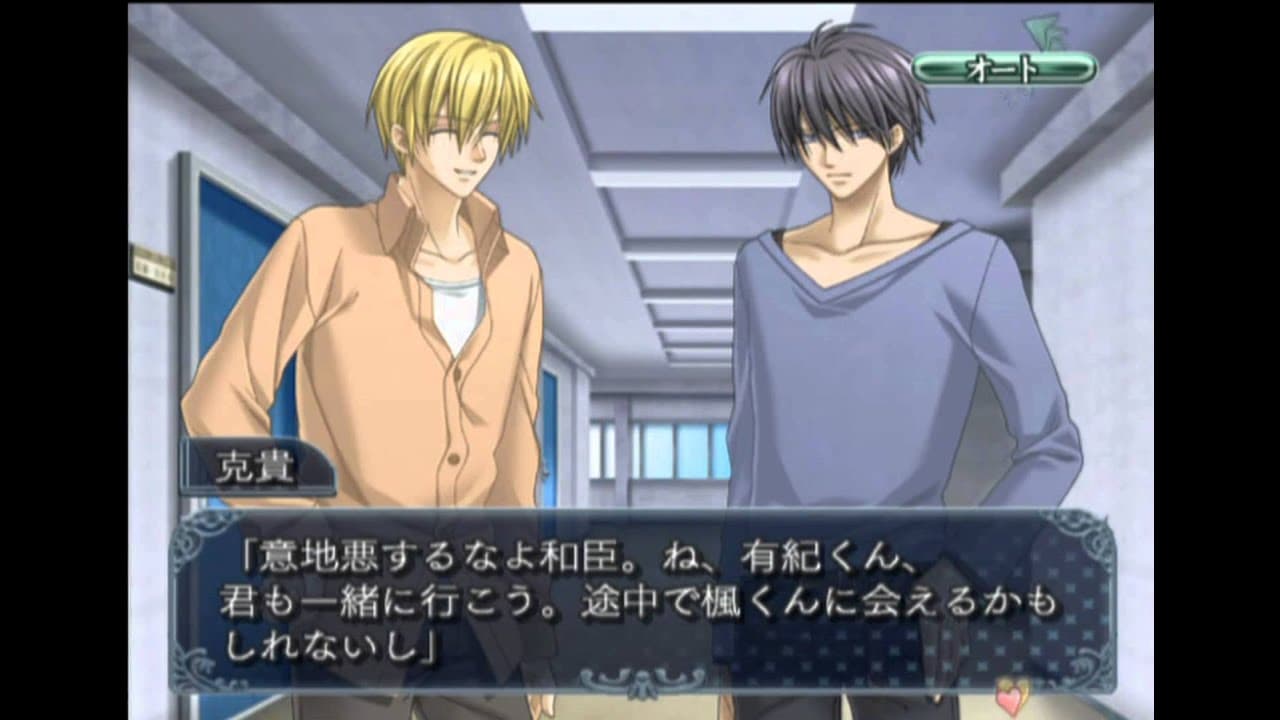This screenshot has width=1280, height=720.
Task: Click the heart icon to toggle affection display
Action: pos(1008,700)
